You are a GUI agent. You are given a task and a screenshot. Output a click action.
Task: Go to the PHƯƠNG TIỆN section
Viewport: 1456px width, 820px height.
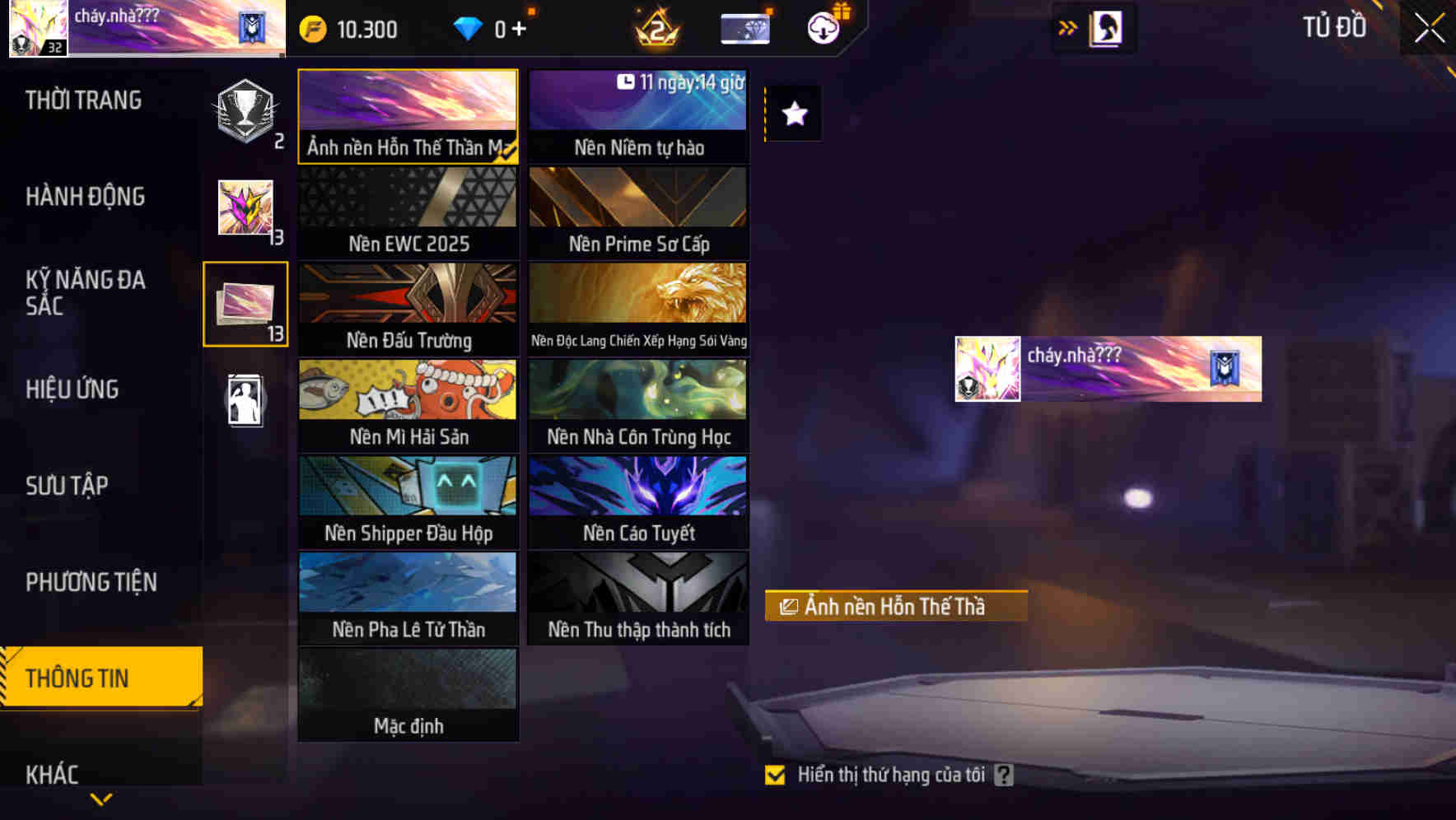(x=91, y=582)
